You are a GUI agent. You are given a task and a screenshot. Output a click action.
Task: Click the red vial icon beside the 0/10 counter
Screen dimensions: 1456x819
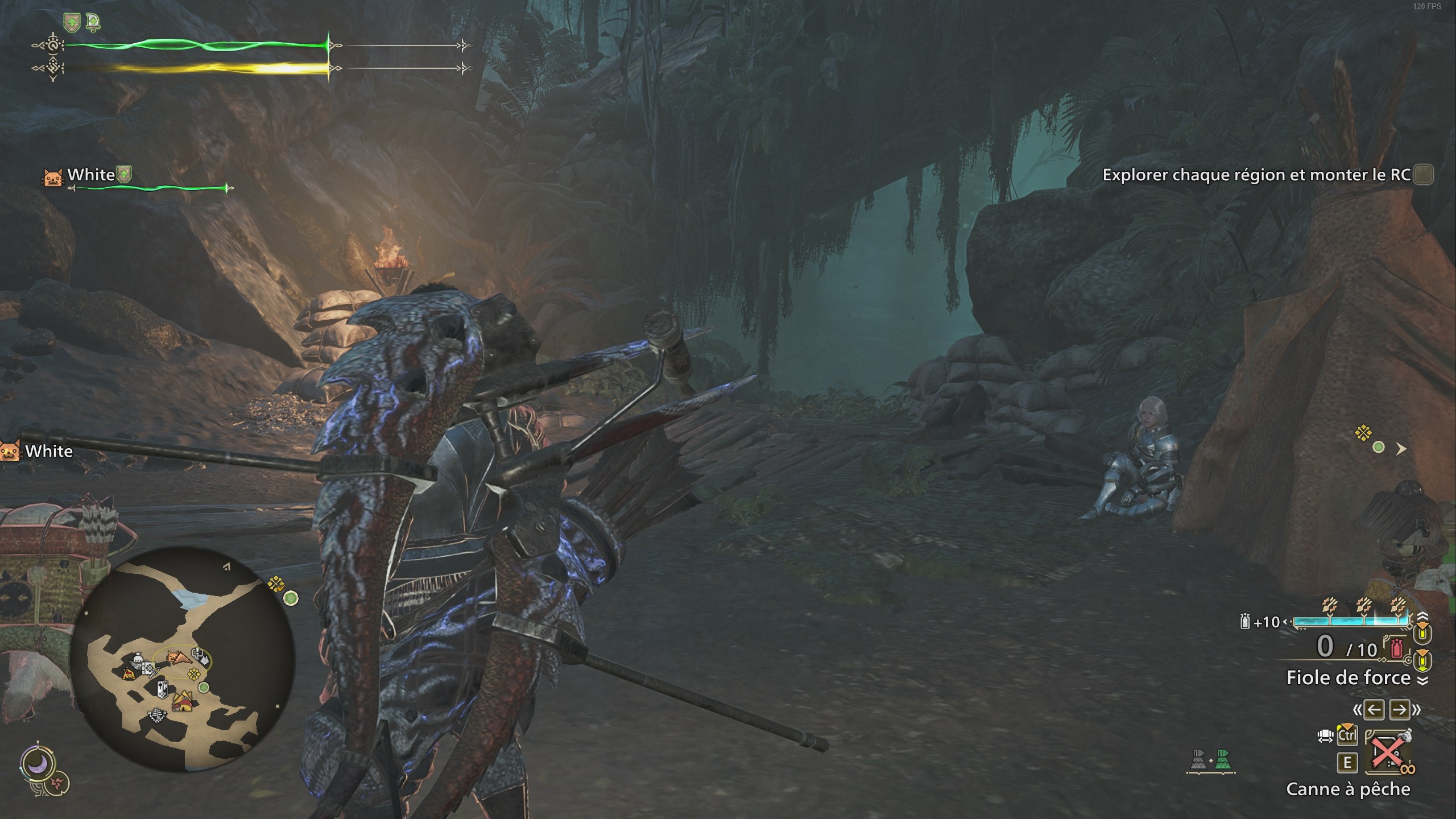point(1396,647)
